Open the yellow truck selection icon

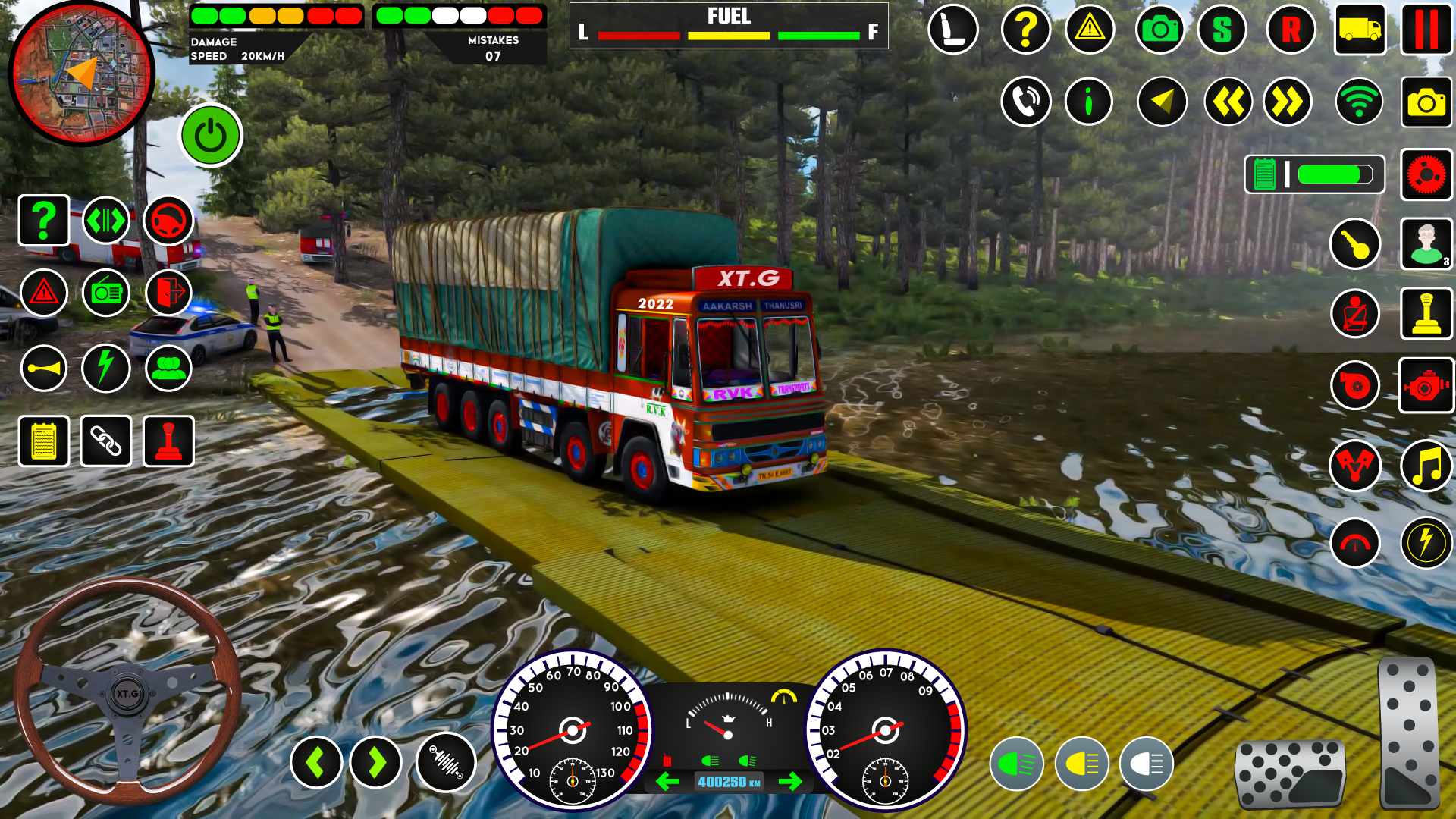click(x=1360, y=30)
